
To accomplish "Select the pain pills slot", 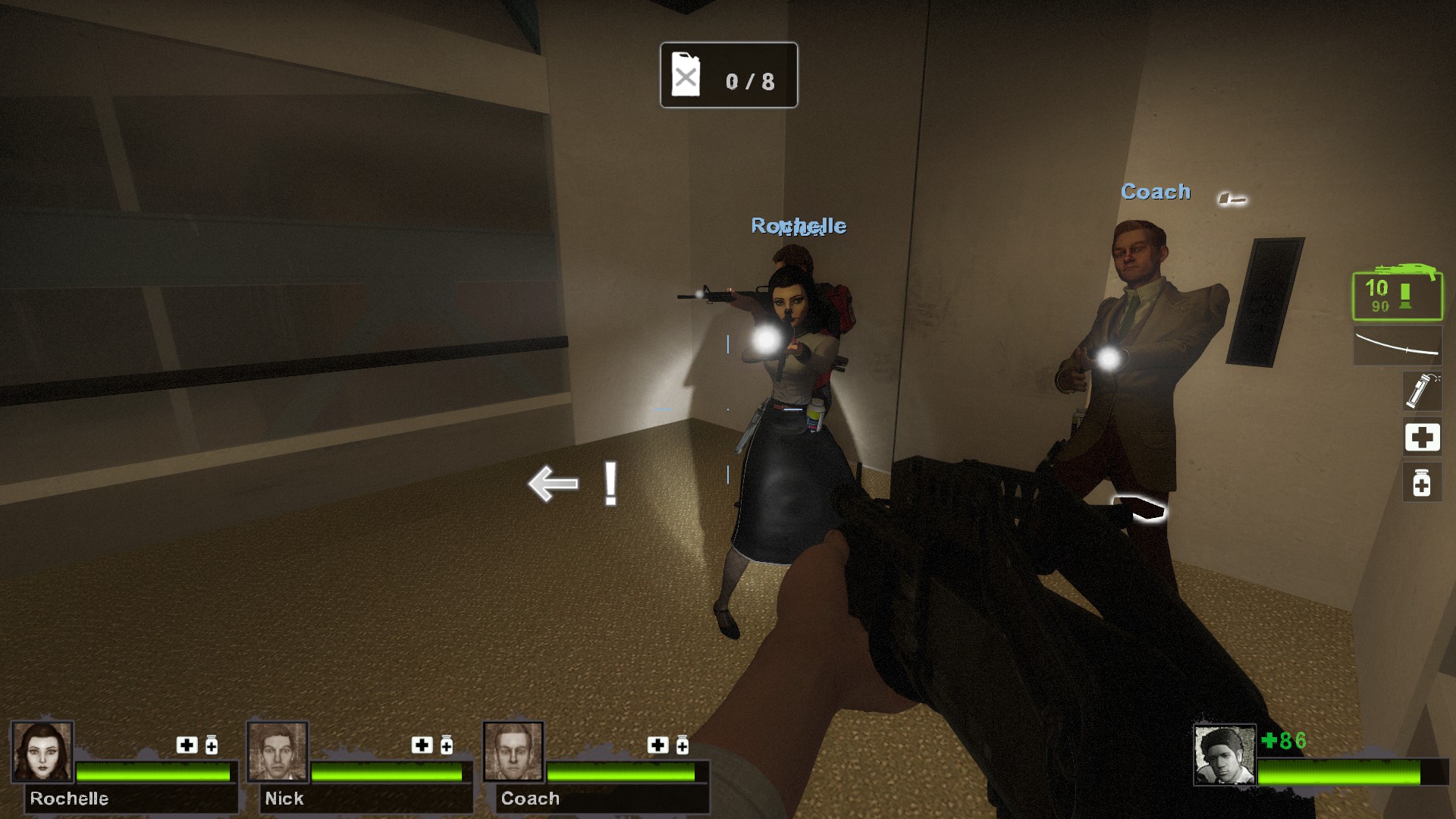I will (1422, 483).
